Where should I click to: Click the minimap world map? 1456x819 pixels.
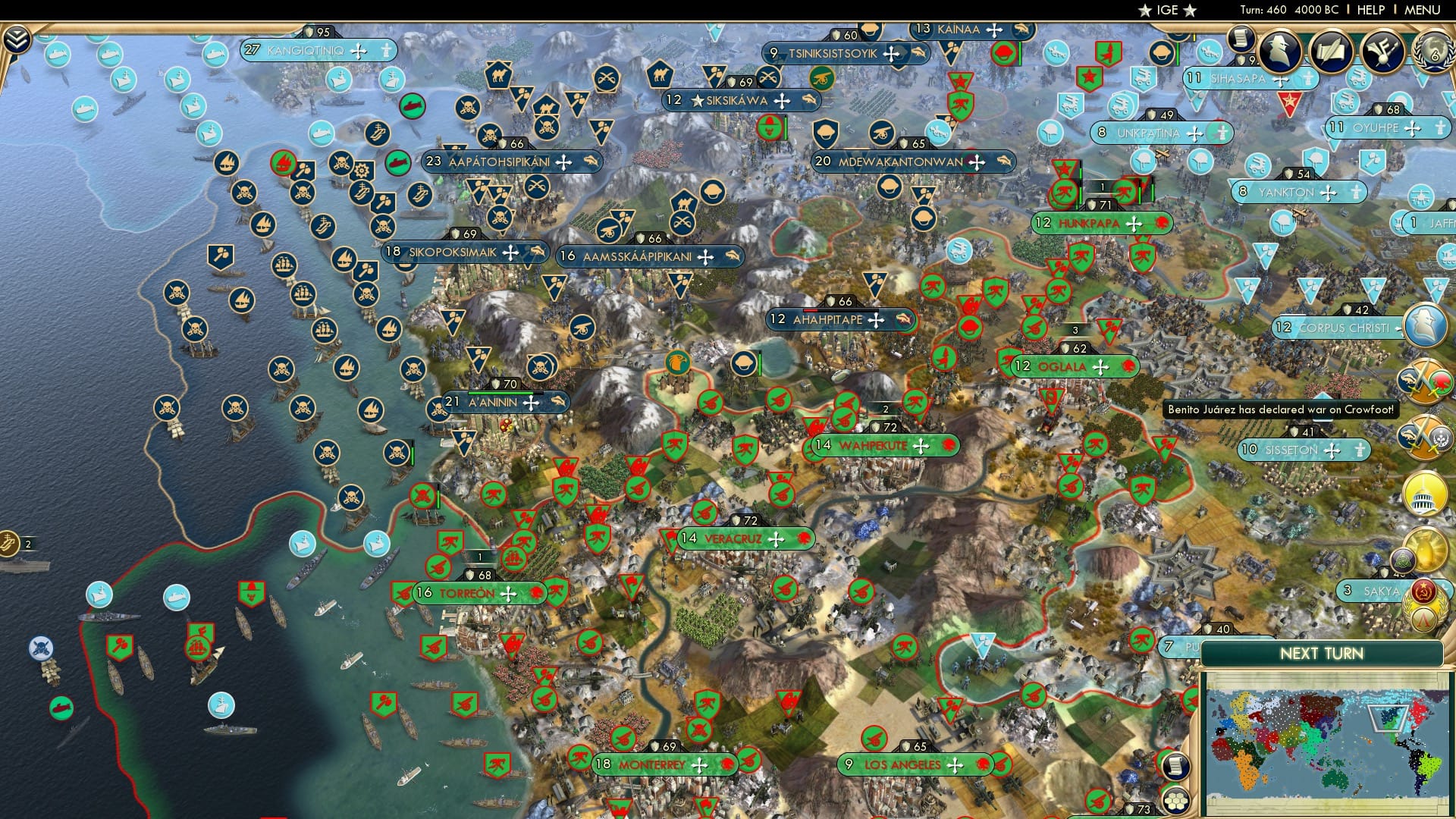click(1330, 742)
